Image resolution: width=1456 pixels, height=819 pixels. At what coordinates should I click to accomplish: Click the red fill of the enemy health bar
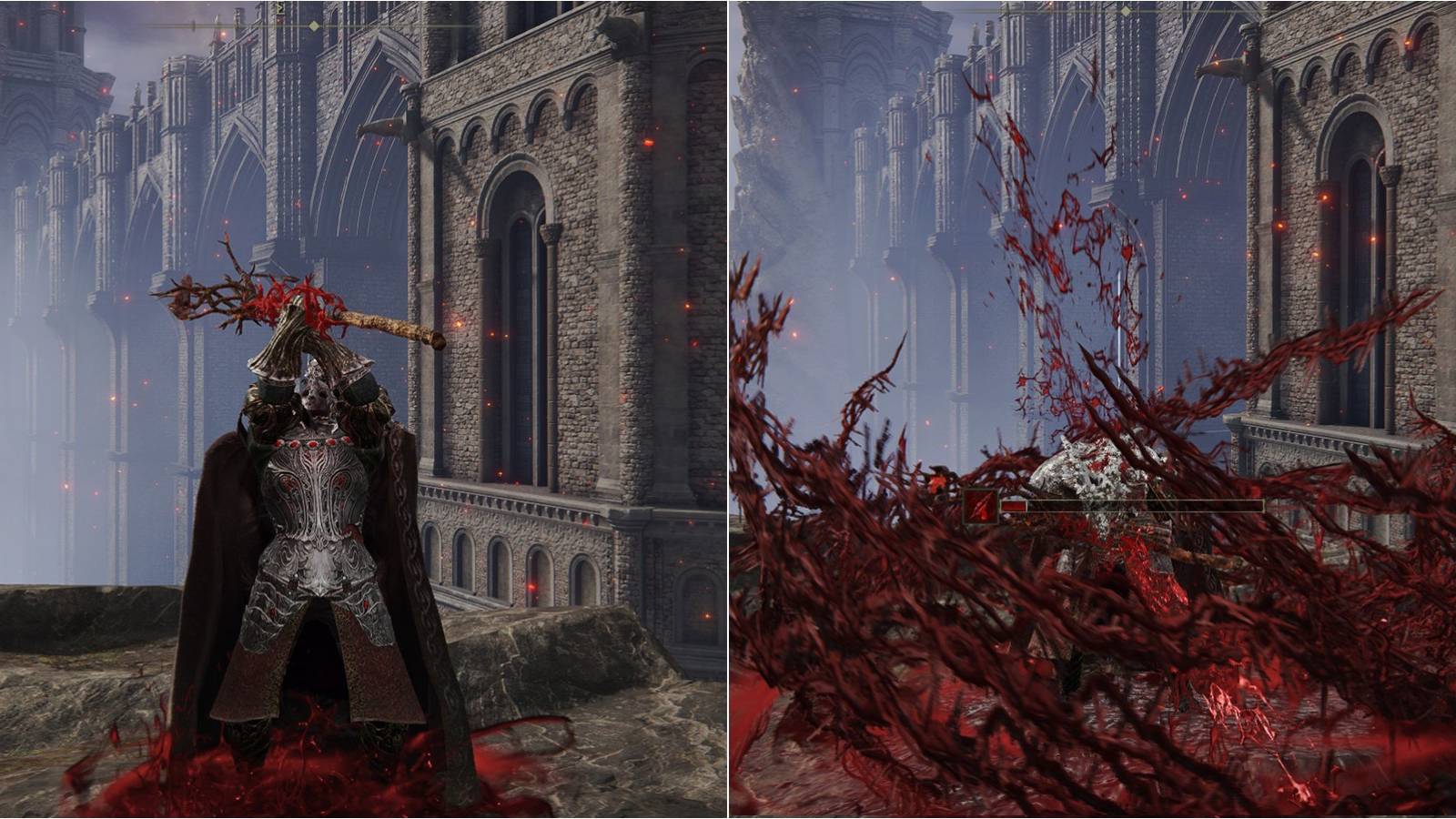[1015, 506]
